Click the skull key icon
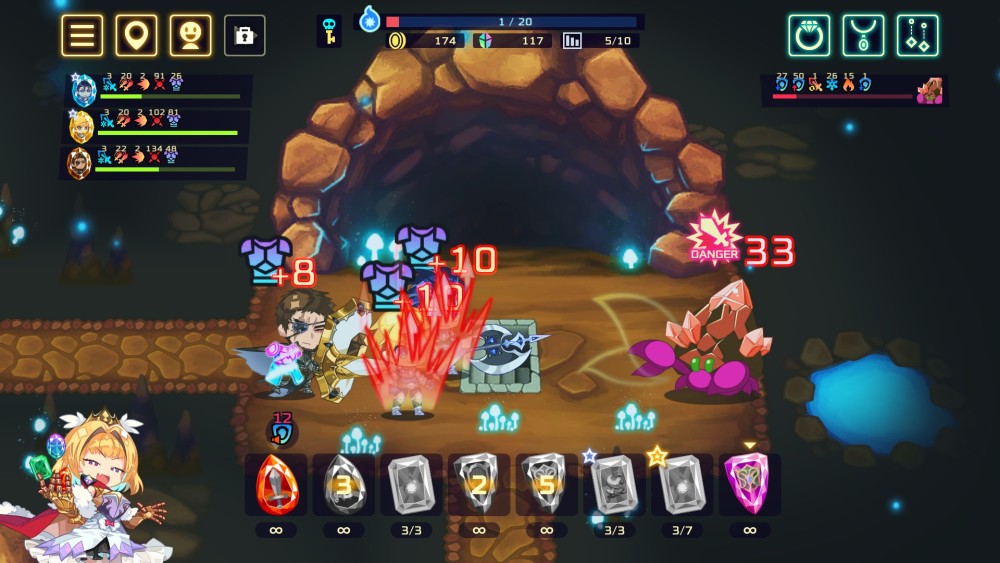Viewport: 1000px width, 563px height. (x=328, y=31)
